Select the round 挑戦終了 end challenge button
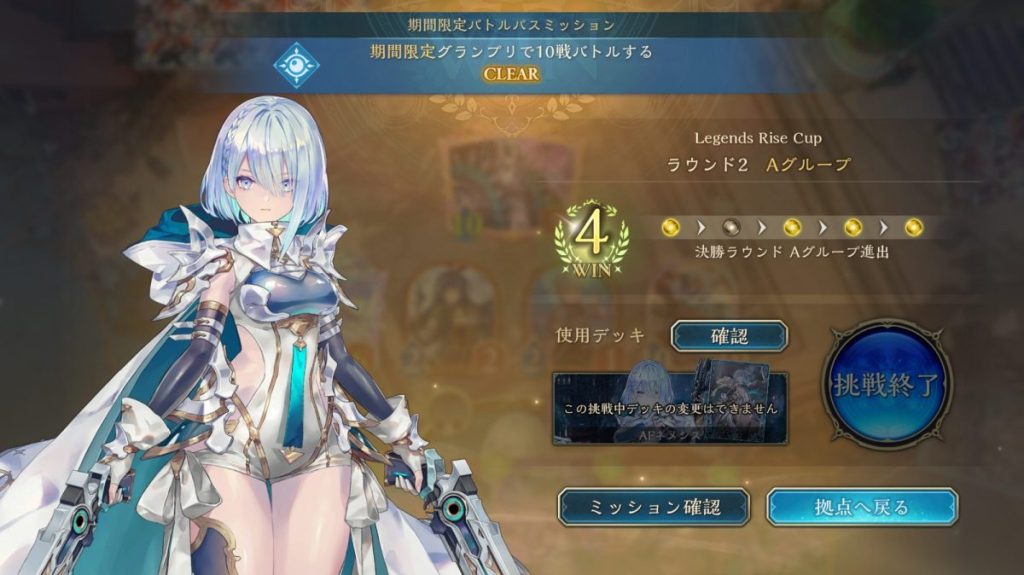This screenshot has height=575, width=1024. coord(886,384)
